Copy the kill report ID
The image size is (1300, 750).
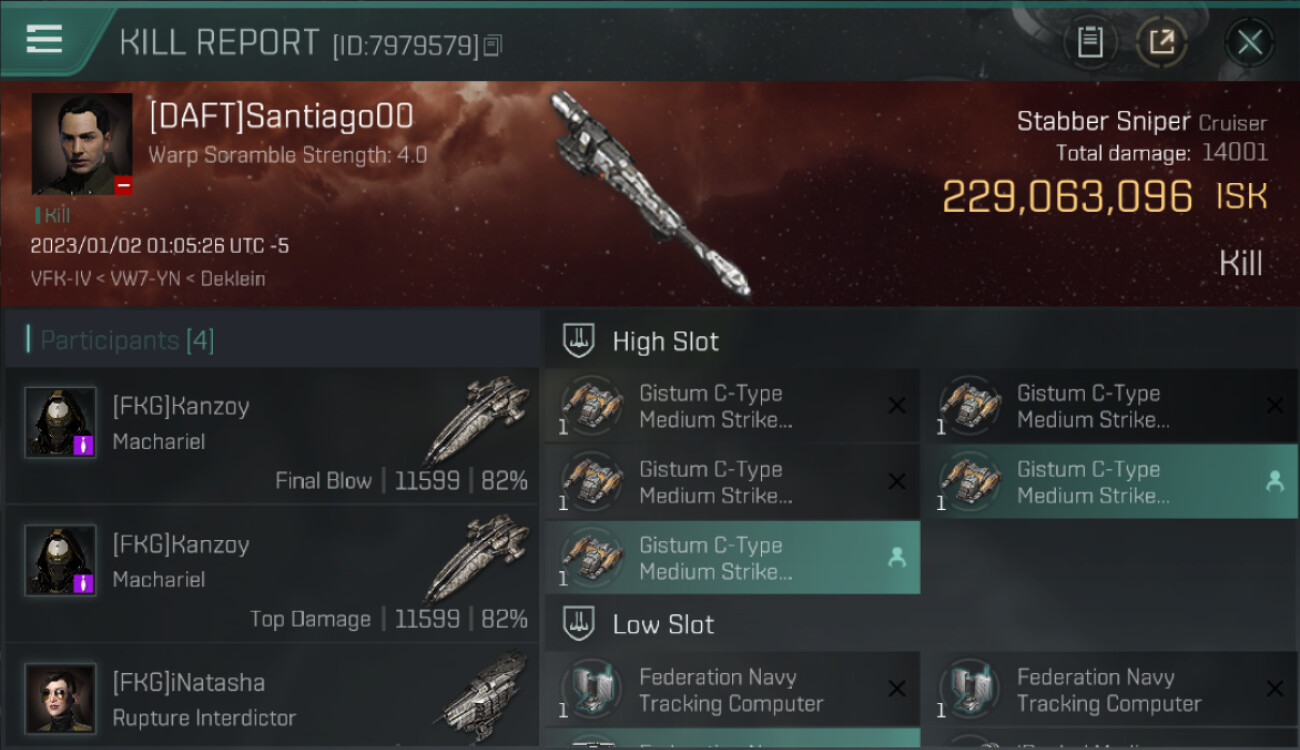coord(492,46)
